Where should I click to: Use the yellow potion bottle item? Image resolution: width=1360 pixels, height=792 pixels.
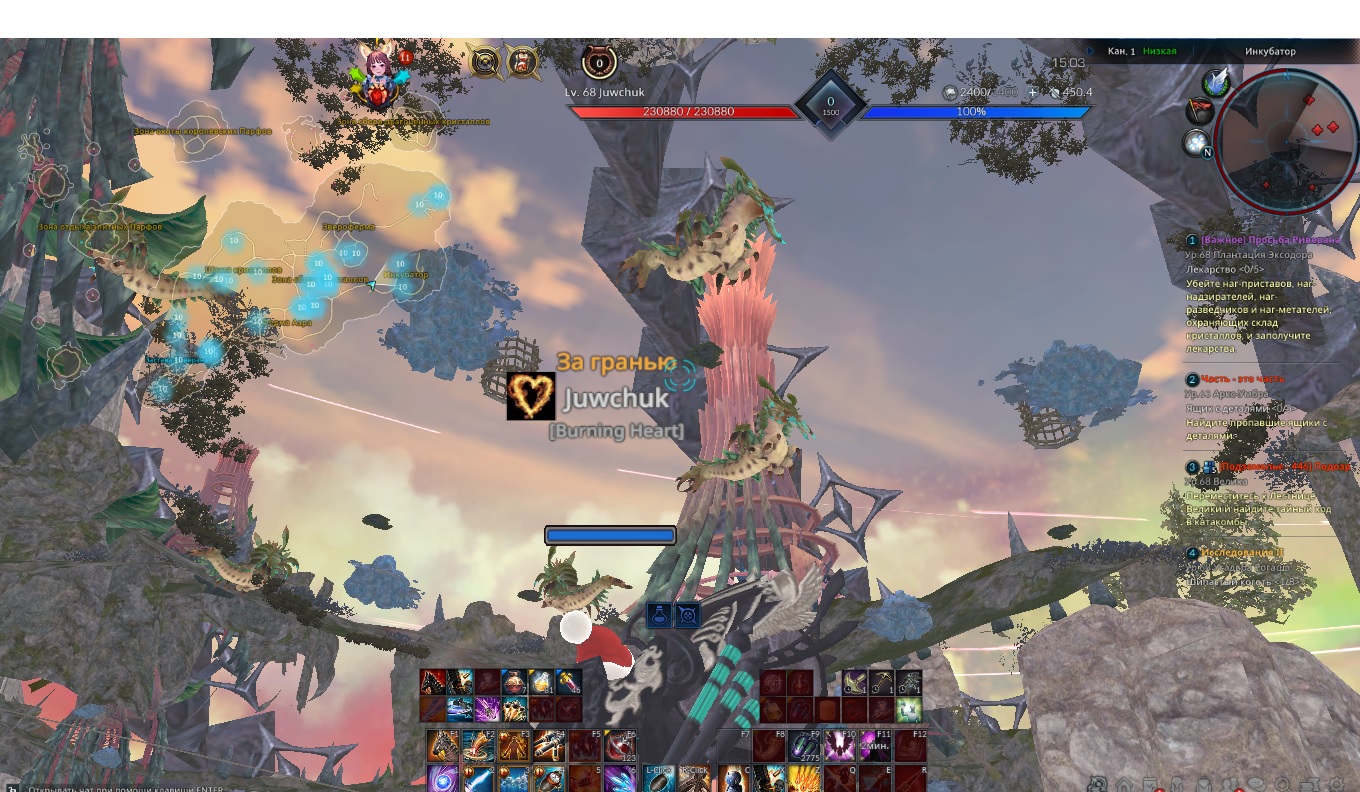tap(541, 683)
